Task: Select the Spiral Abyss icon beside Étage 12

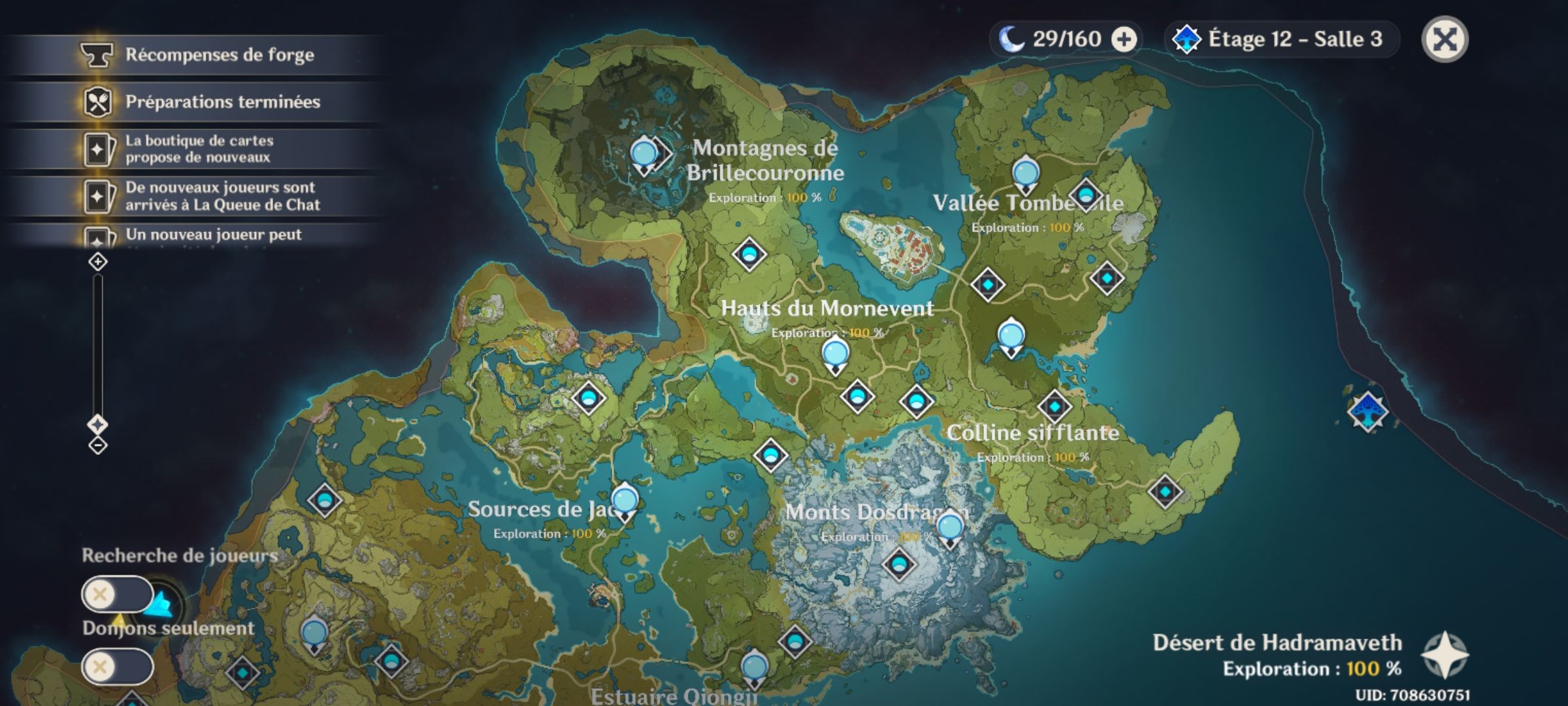Action: (1188, 39)
